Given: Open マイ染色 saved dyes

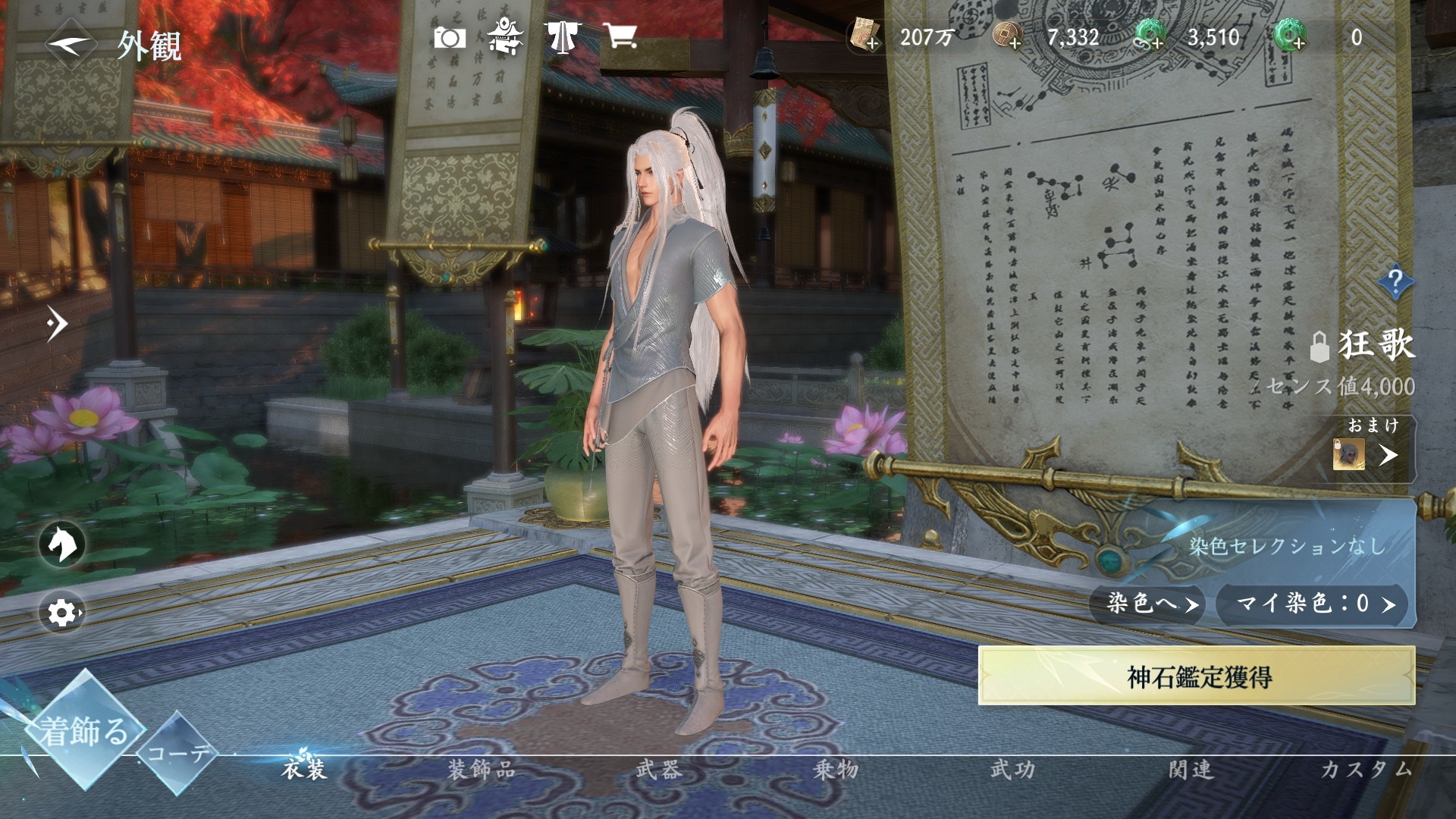Looking at the screenshot, I should [1313, 604].
